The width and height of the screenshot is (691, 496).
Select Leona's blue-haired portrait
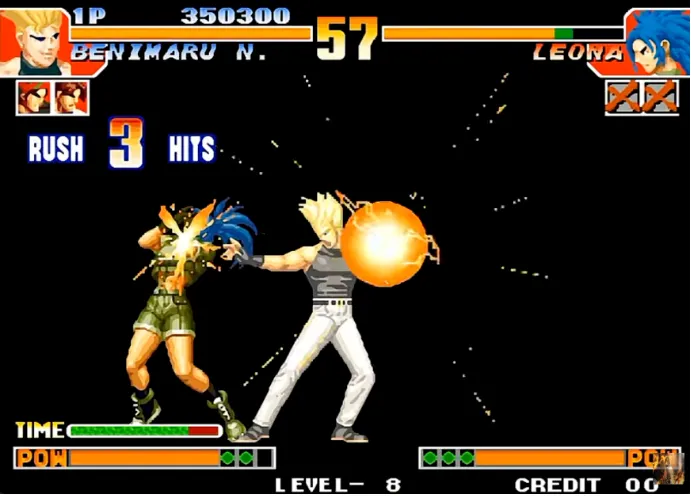[654, 40]
